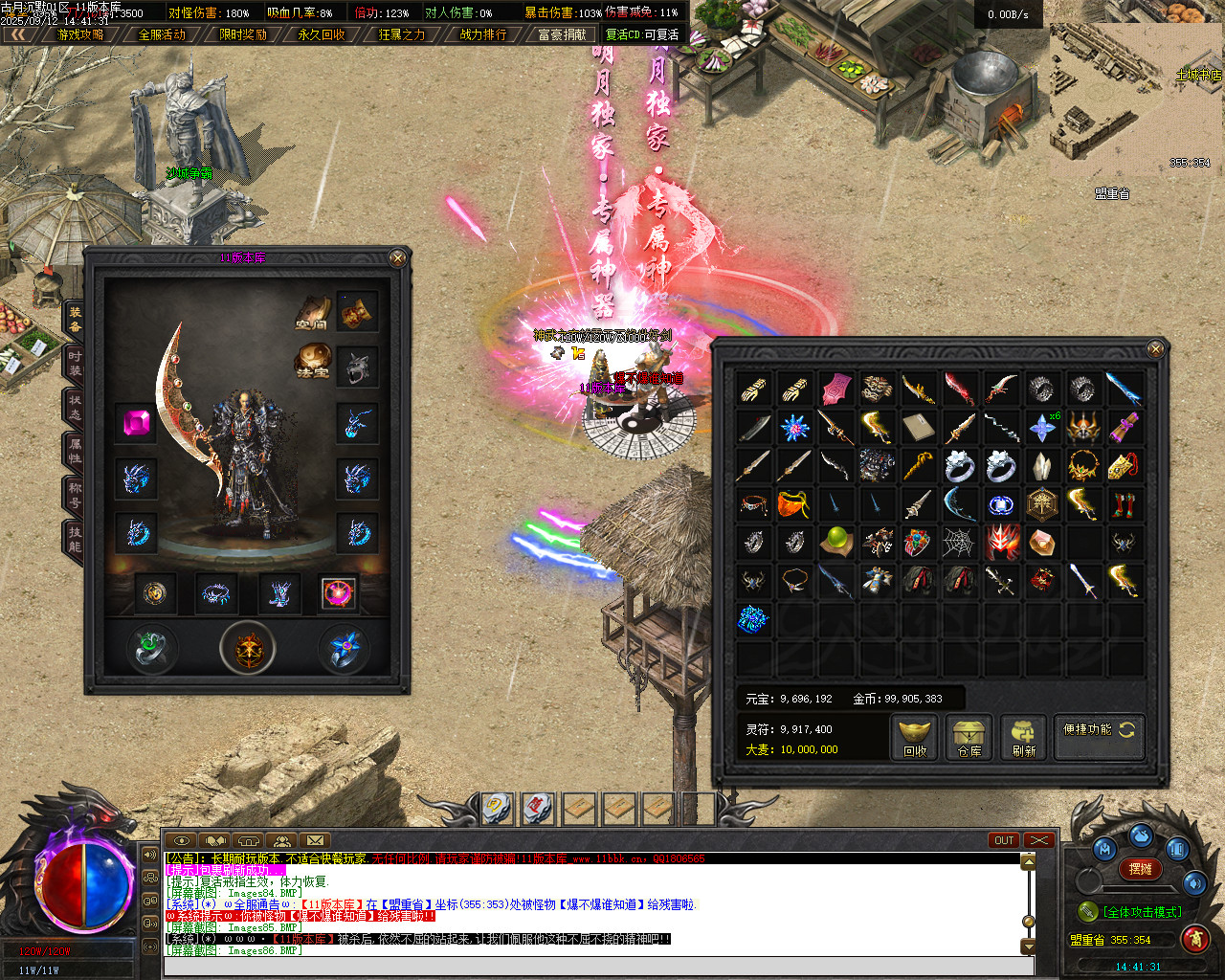Select the pink gem equipment slot
This screenshot has height=980, width=1225.
point(136,423)
